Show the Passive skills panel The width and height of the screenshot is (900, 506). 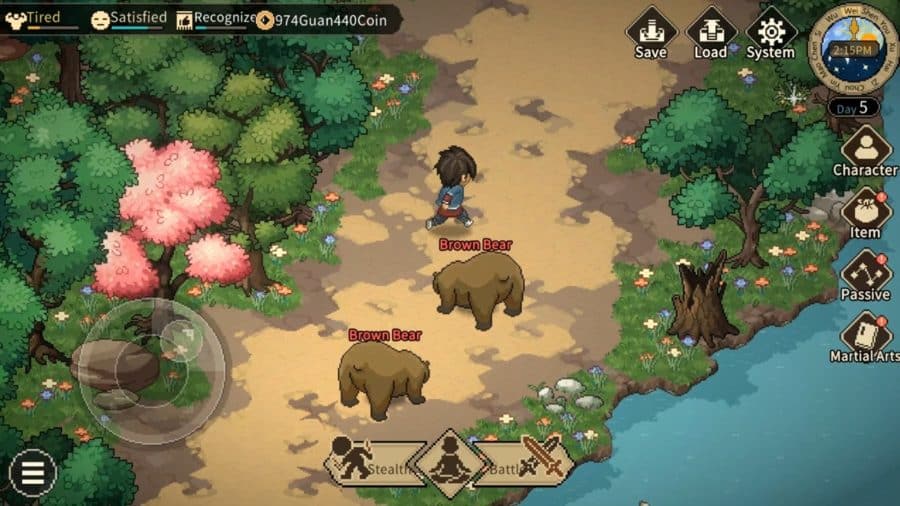pyautogui.click(x=865, y=275)
